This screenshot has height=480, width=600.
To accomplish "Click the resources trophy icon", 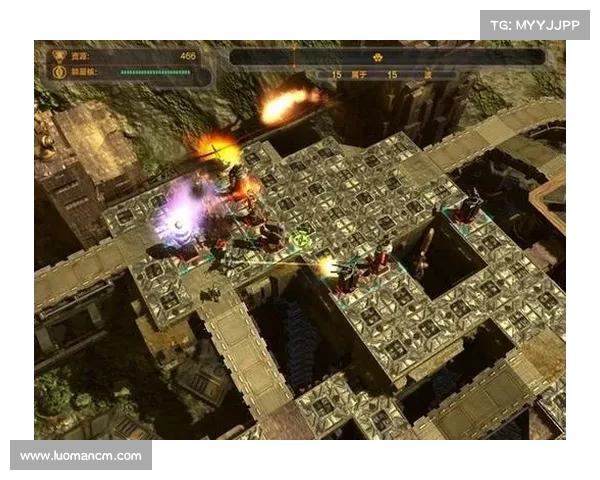I will pyautogui.click(x=58, y=56).
